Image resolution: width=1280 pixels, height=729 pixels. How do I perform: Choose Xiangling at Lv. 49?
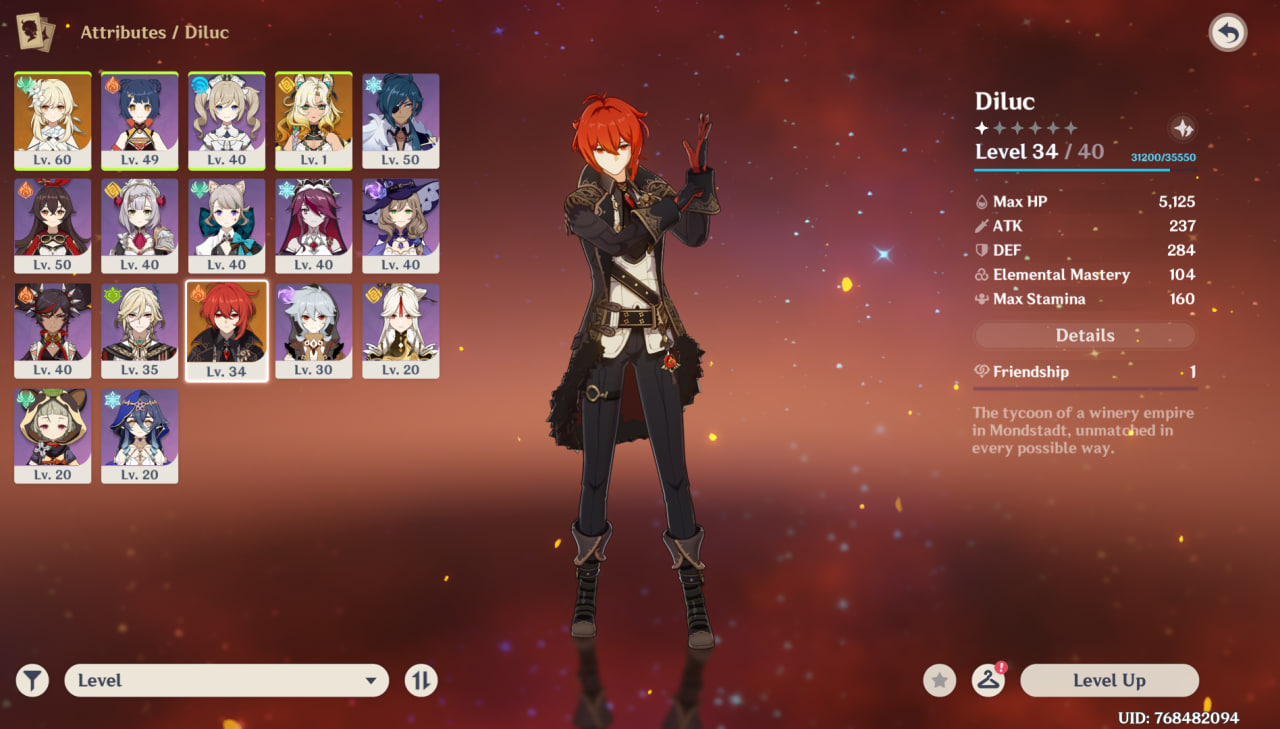140,120
